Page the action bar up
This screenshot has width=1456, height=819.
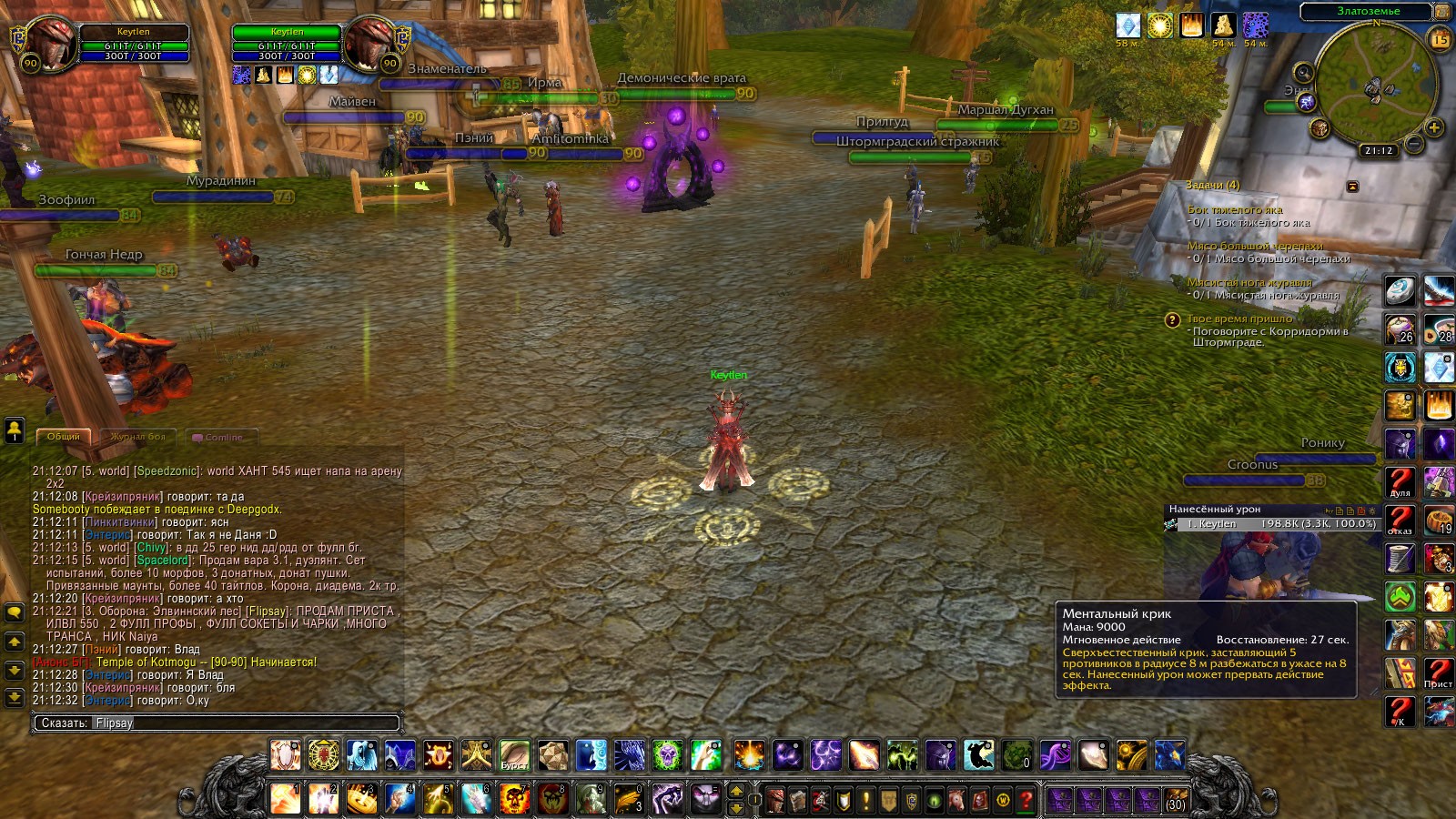tap(736, 790)
